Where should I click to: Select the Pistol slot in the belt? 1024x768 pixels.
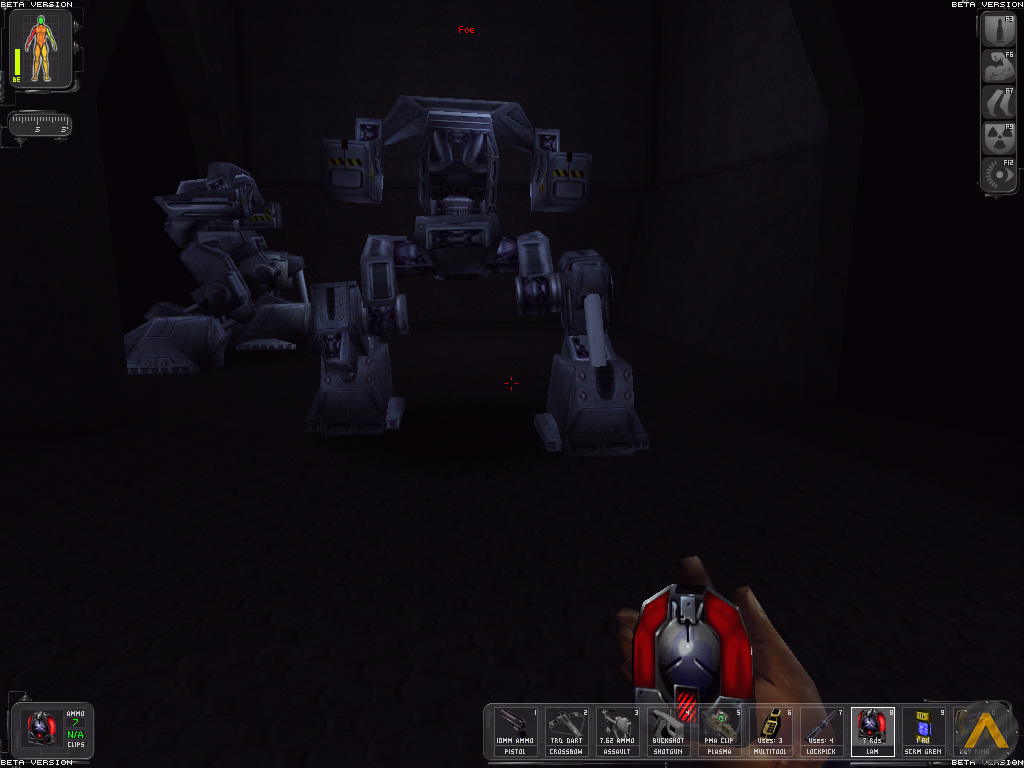516,731
